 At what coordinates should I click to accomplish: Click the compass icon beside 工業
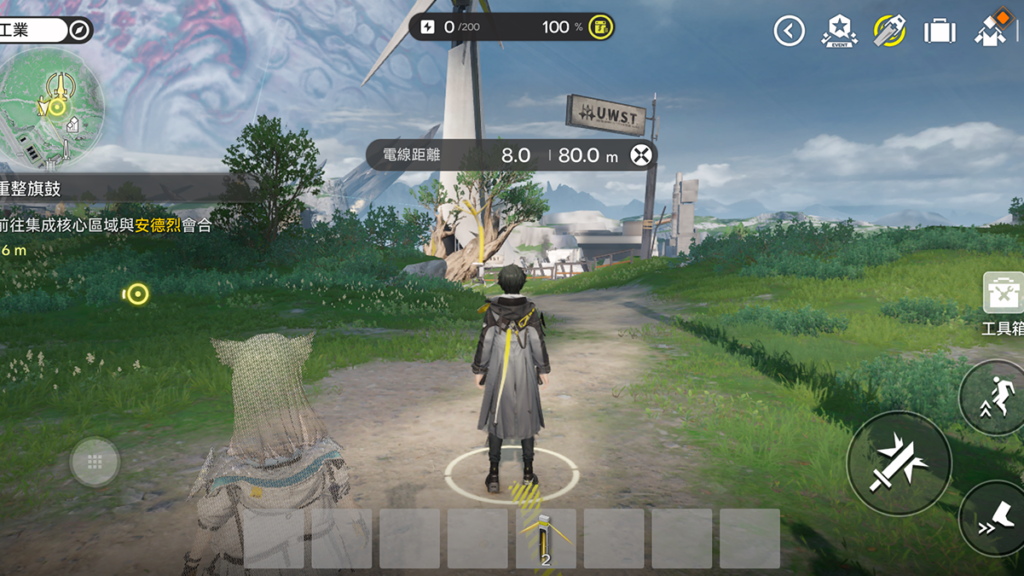[x=80, y=30]
